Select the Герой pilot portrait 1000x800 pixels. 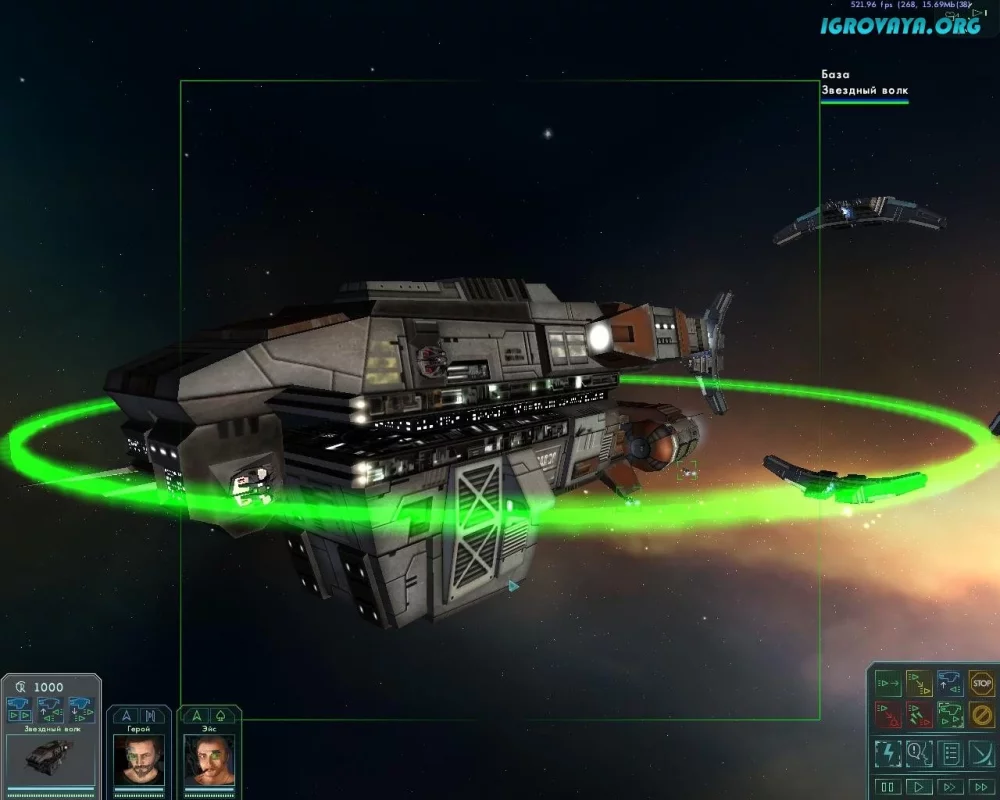pos(139,760)
